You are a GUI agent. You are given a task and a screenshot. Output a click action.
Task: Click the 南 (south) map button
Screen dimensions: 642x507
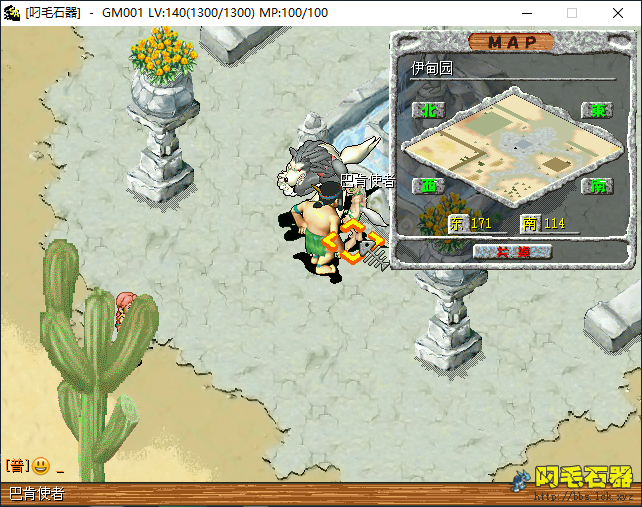coord(598,186)
